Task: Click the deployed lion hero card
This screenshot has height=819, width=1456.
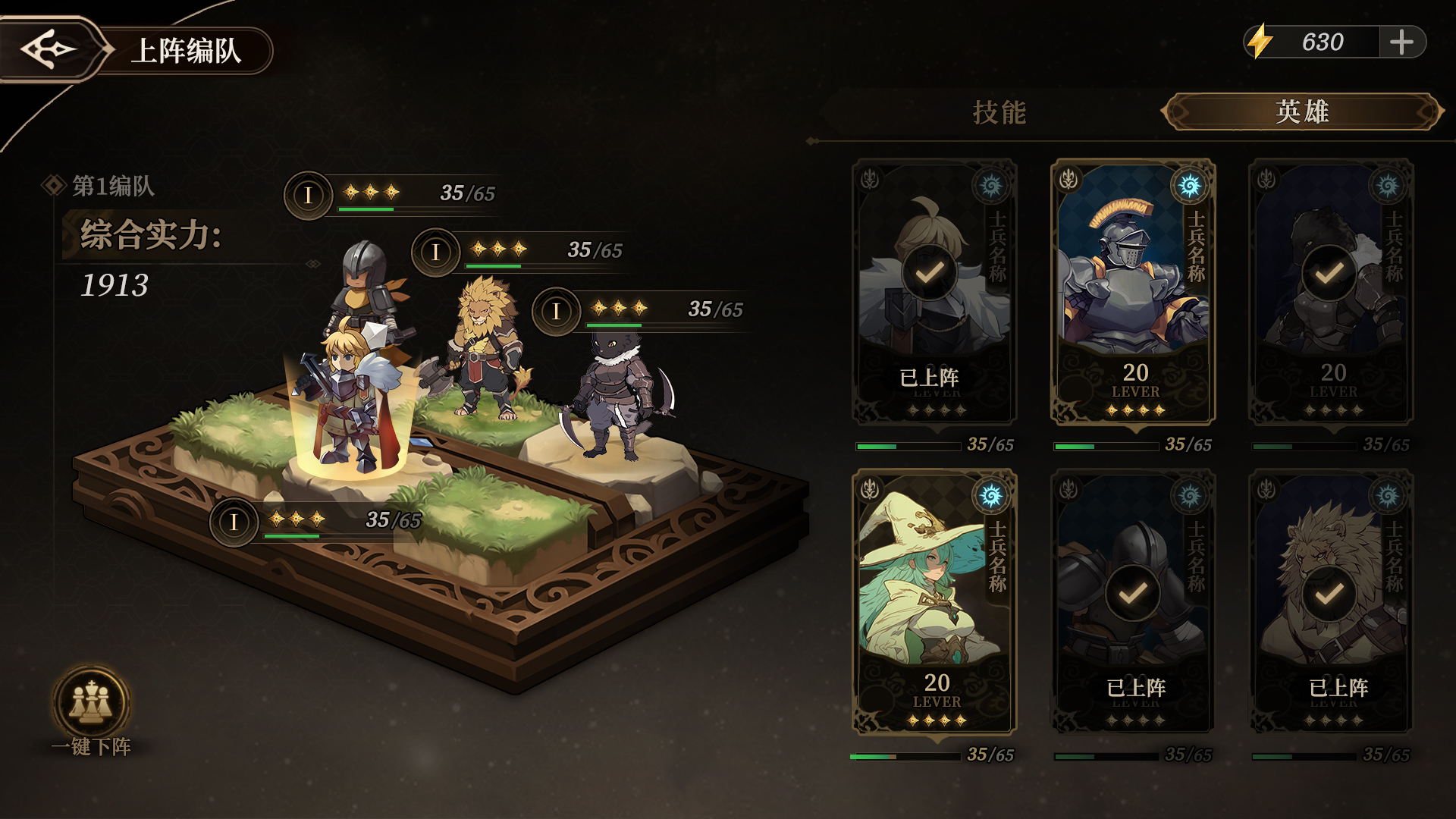Action: (1331, 602)
